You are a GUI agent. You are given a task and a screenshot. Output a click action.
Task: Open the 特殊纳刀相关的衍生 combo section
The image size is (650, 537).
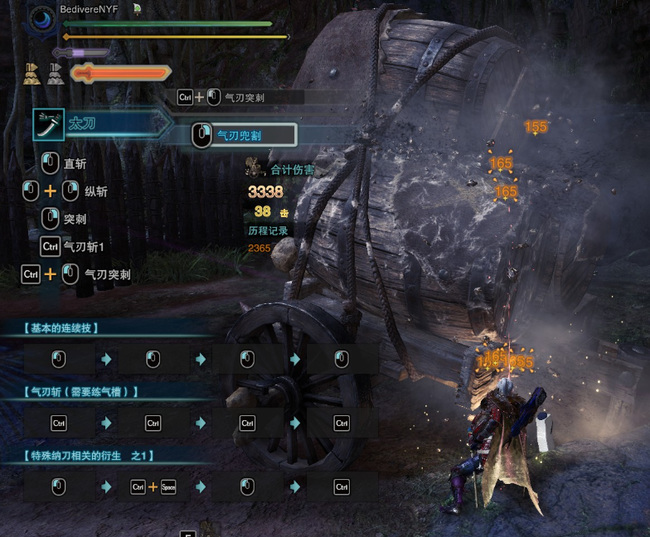[x=91, y=456]
